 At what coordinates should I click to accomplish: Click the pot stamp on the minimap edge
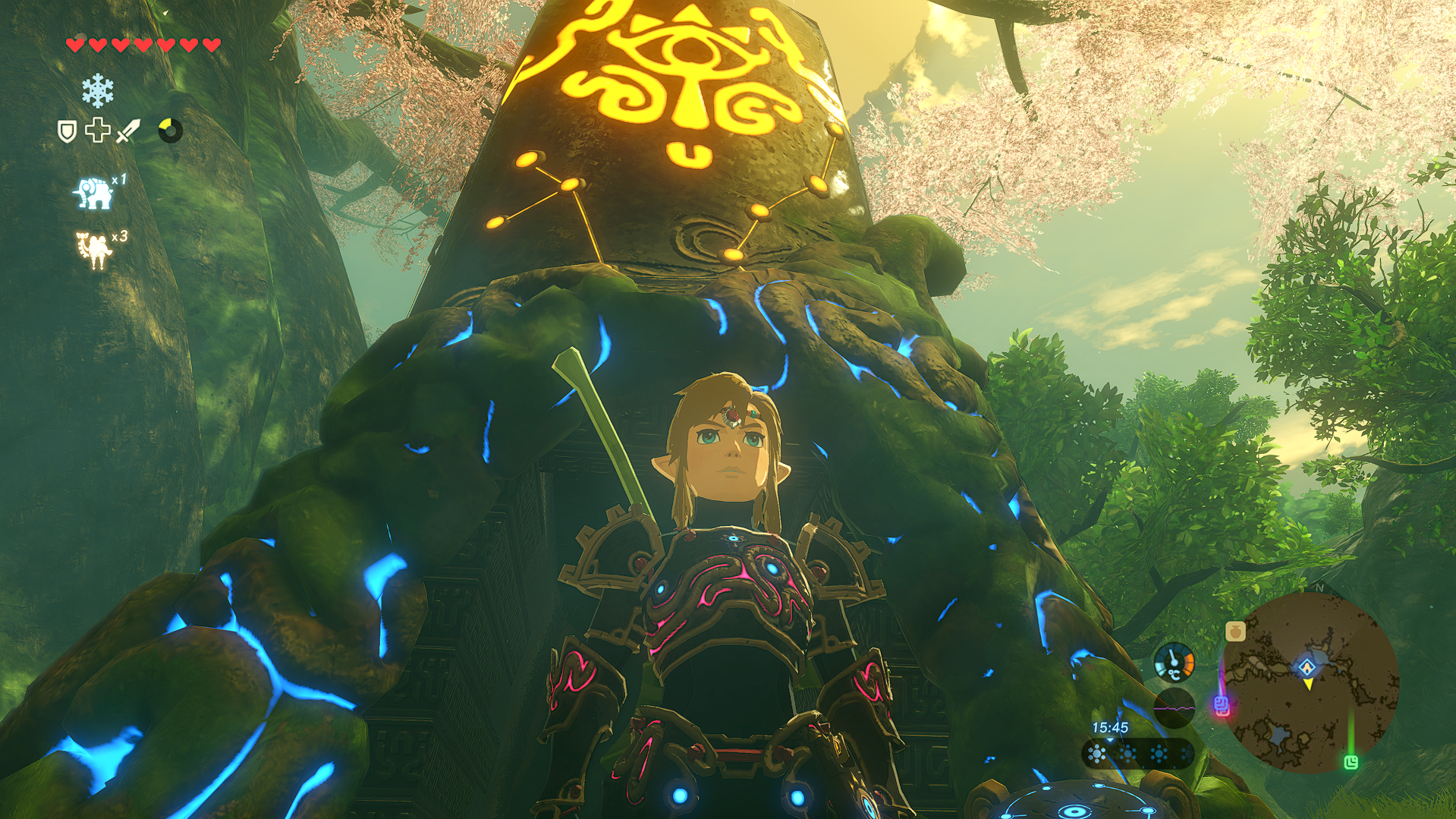pyautogui.click(x=1235, y=631)
